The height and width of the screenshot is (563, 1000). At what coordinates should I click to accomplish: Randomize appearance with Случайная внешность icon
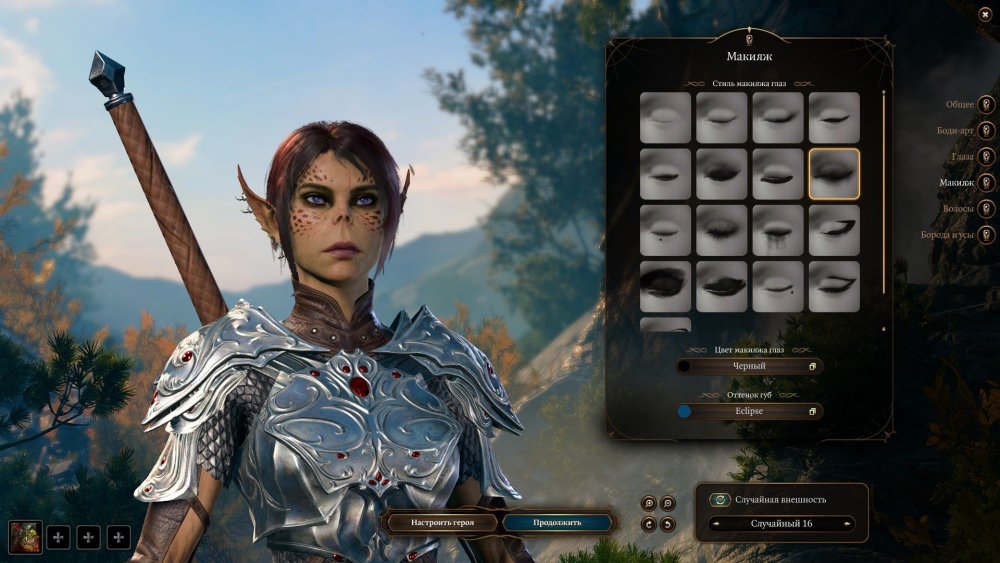click(x=719, y=500)
